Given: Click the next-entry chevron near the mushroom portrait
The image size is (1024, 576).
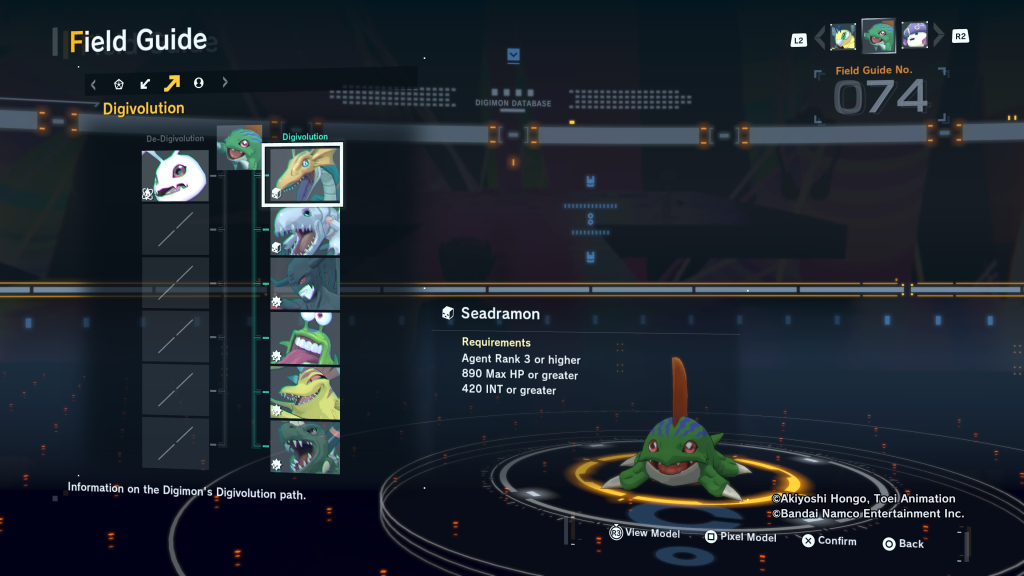Looking at the screenshot, I should pyautogui.click(x=938, y=37).
